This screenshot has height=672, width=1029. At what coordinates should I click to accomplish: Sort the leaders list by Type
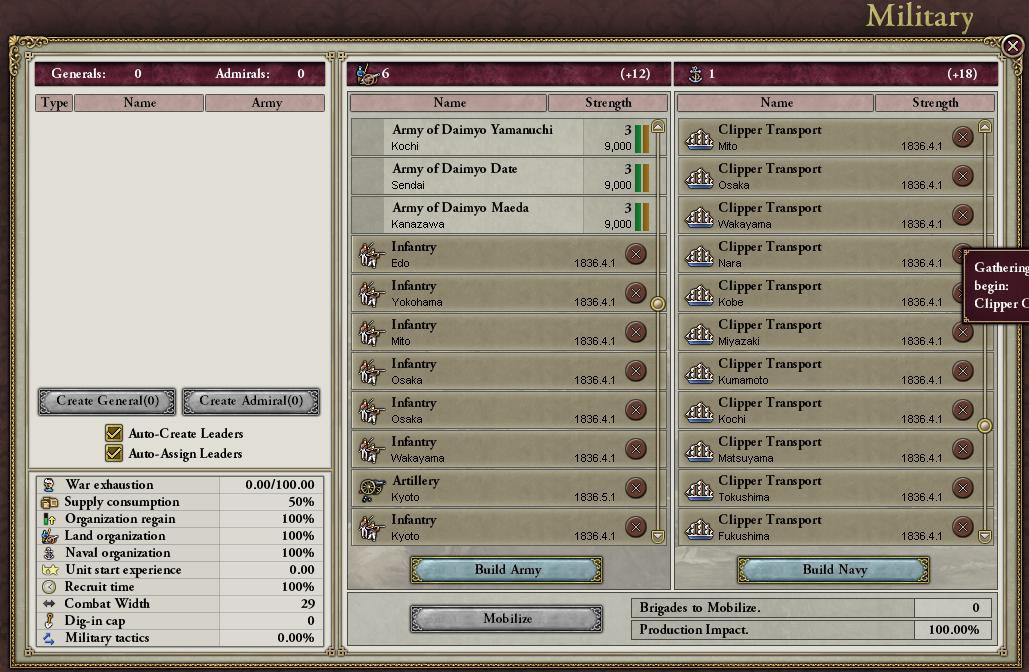coord(54,103)
